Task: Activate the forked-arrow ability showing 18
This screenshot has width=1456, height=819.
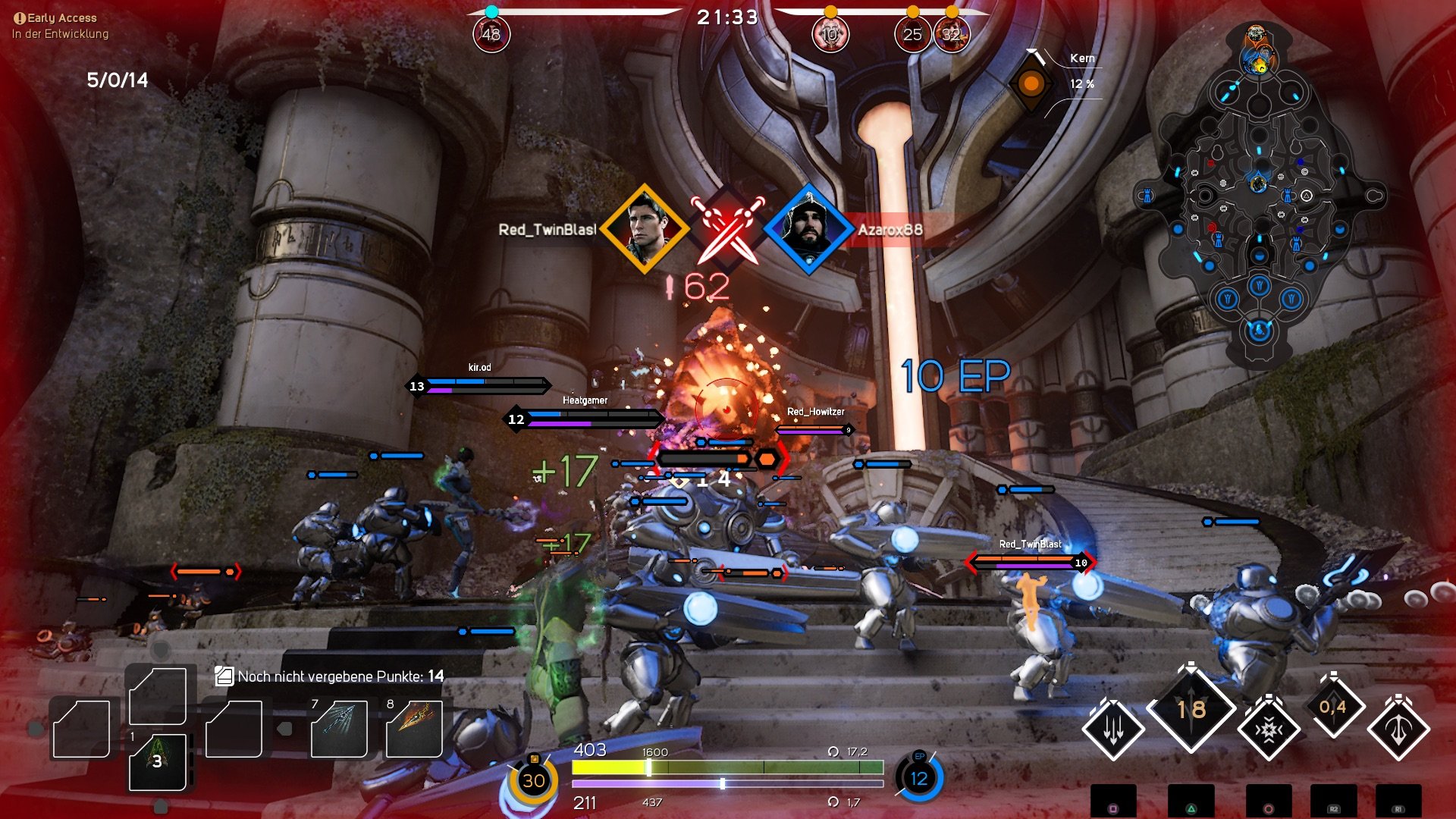Action: coord(1192,711)
